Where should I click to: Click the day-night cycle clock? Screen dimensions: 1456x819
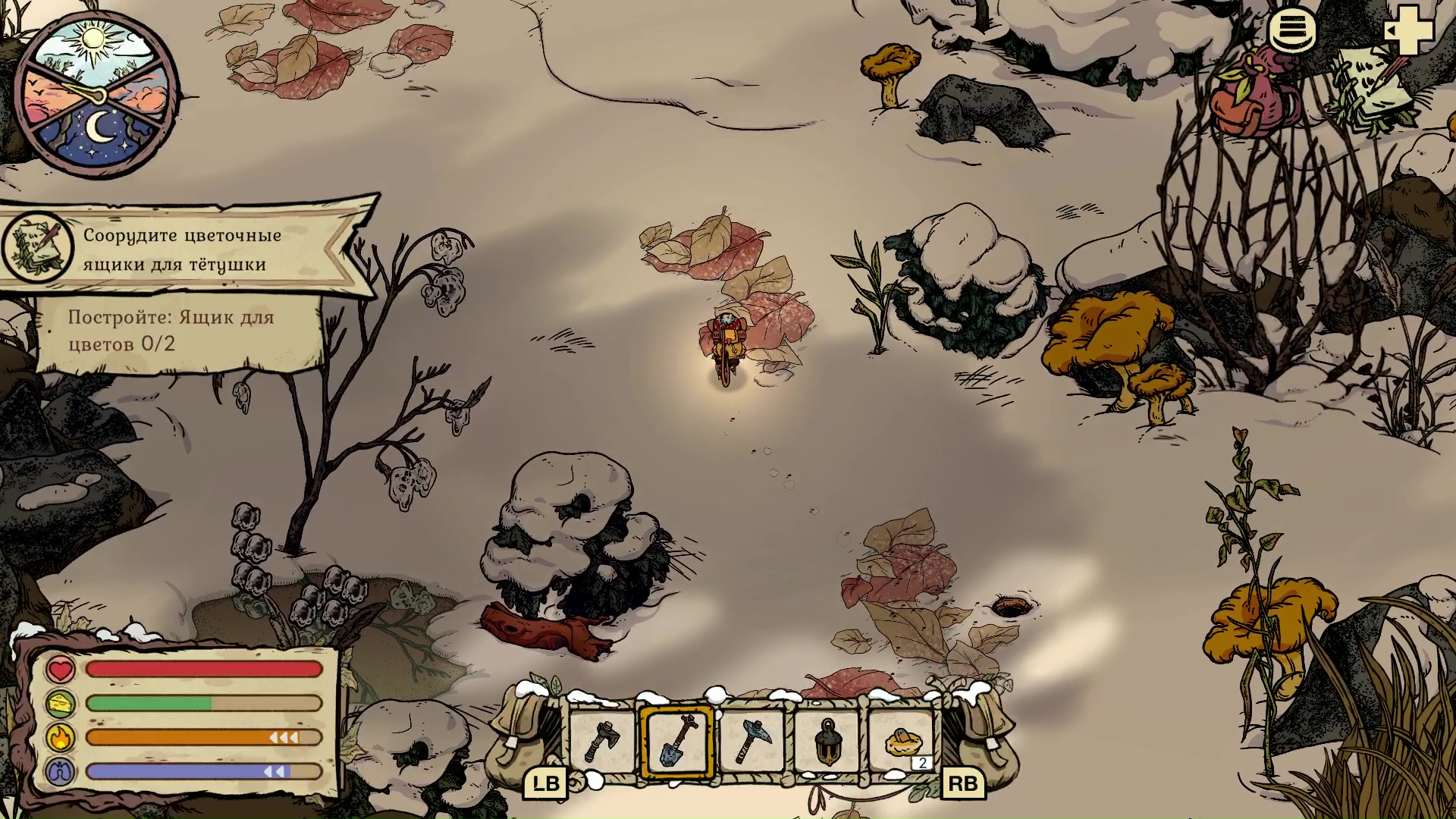click(96, 95)
